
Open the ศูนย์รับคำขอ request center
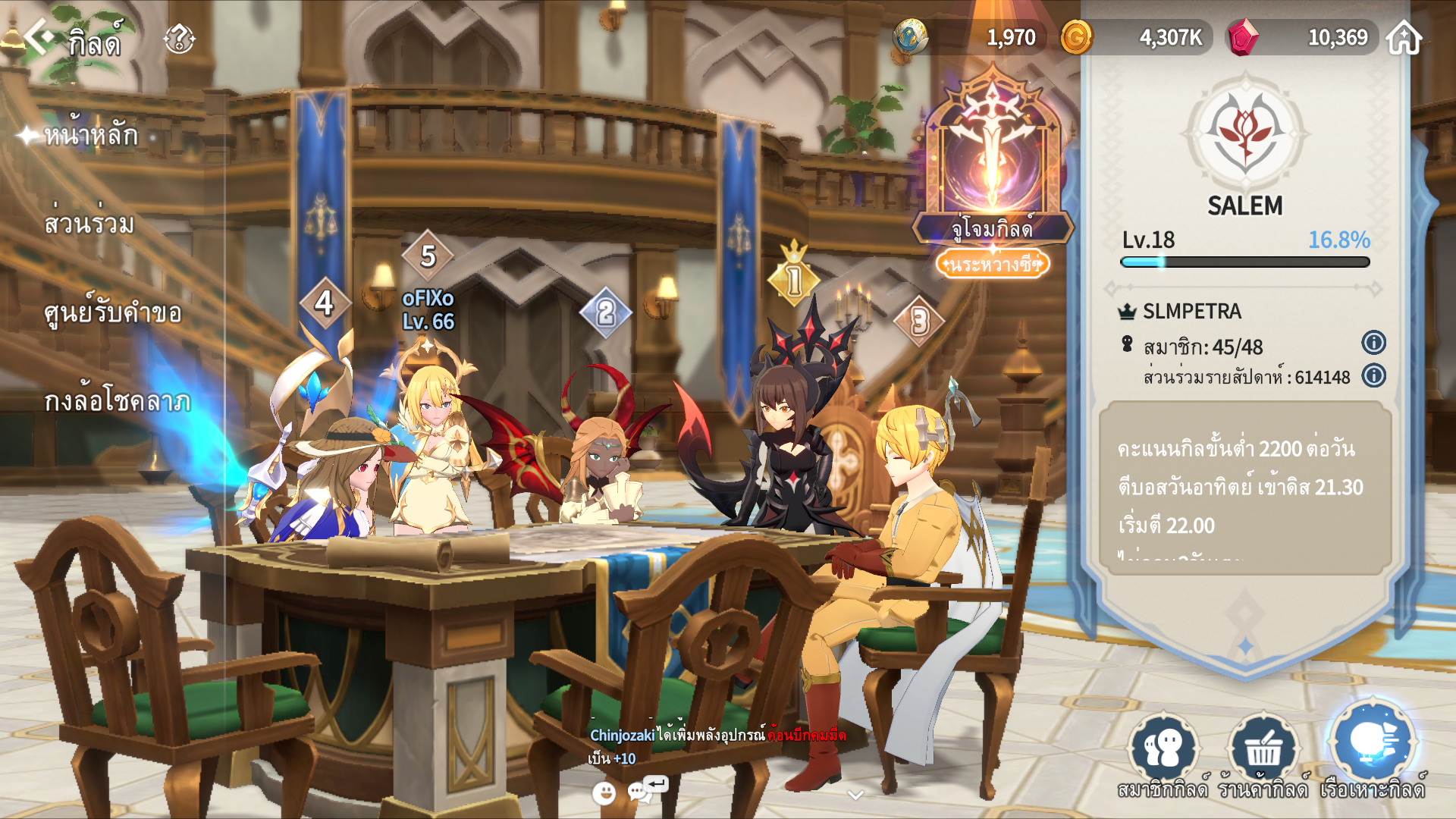(x=113, y=312)
